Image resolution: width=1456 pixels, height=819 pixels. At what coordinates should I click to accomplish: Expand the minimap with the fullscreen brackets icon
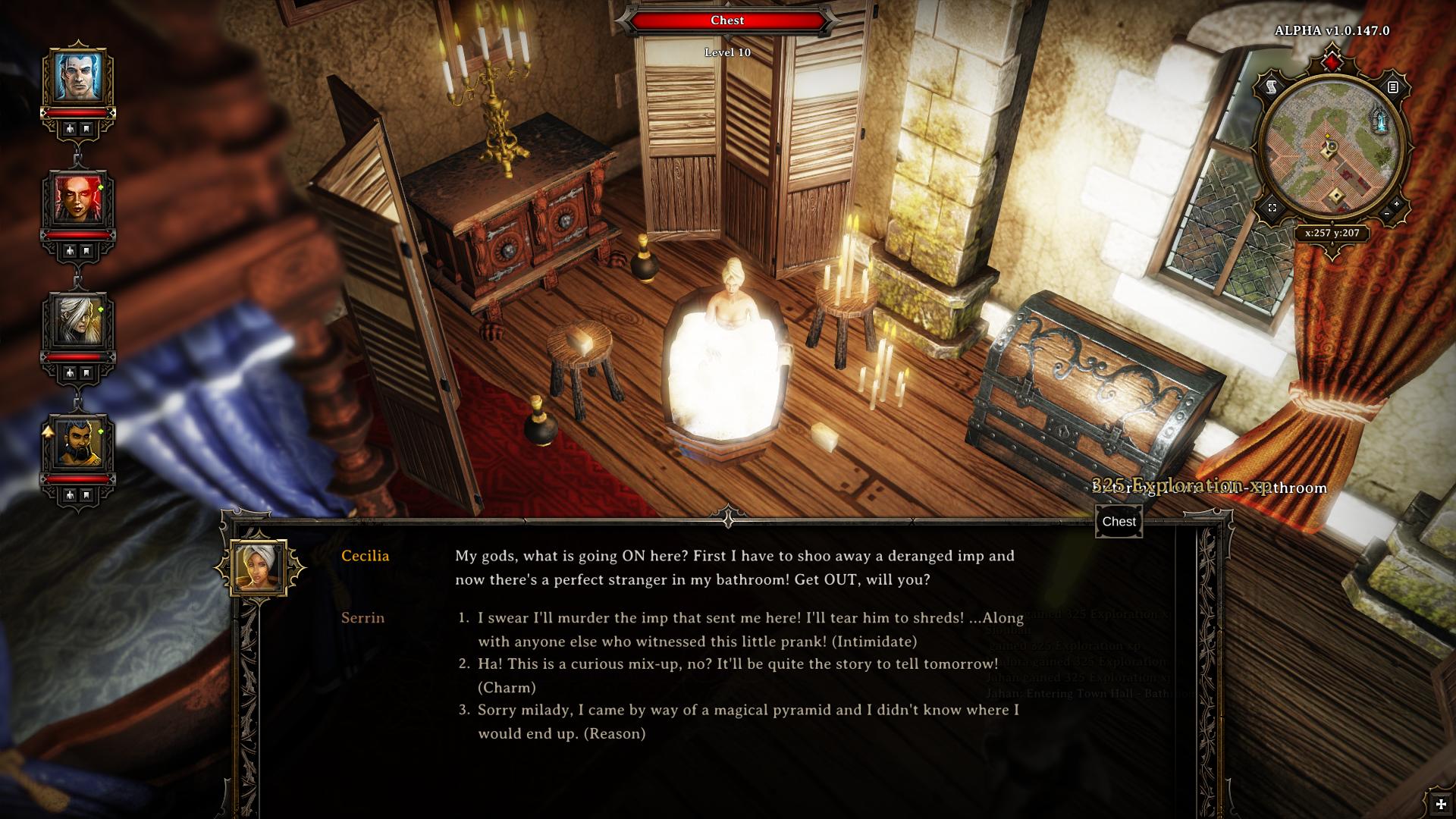(1272, 208)
